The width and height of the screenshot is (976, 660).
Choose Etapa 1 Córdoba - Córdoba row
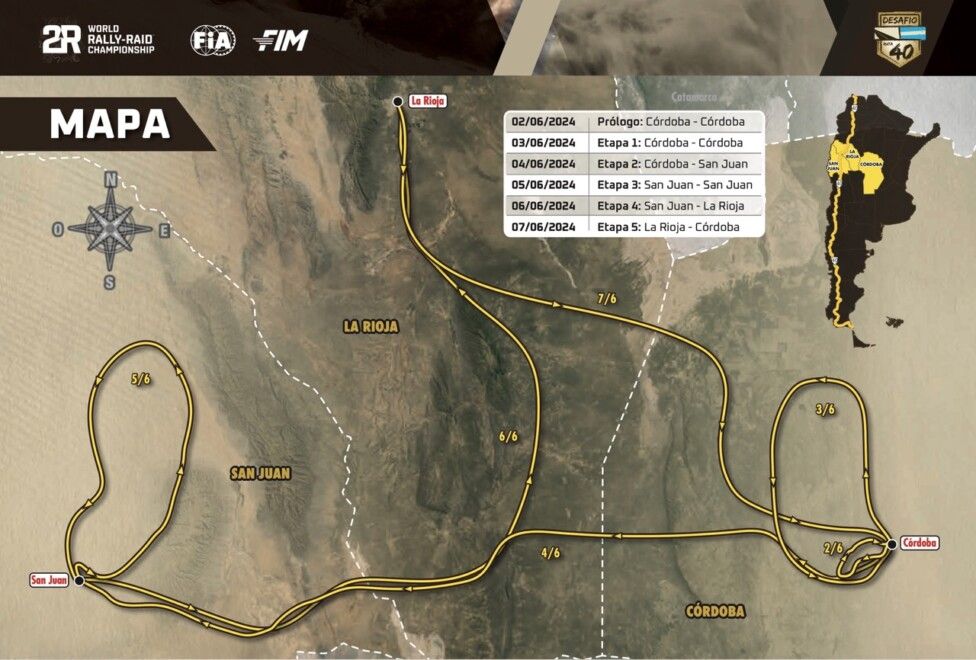pos(635,142)
